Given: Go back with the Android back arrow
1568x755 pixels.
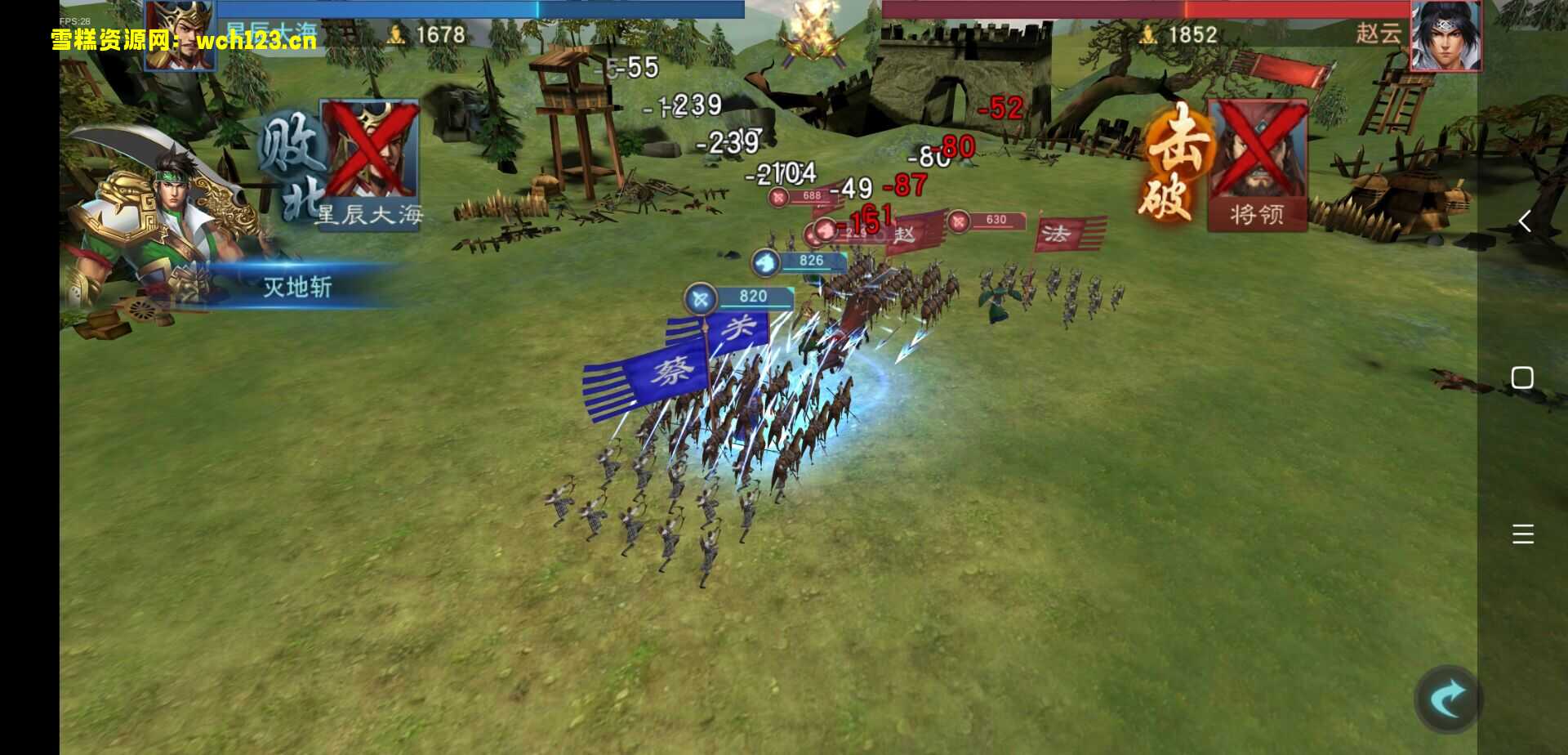Looking at the screenshot, I should pos(1524,221).
